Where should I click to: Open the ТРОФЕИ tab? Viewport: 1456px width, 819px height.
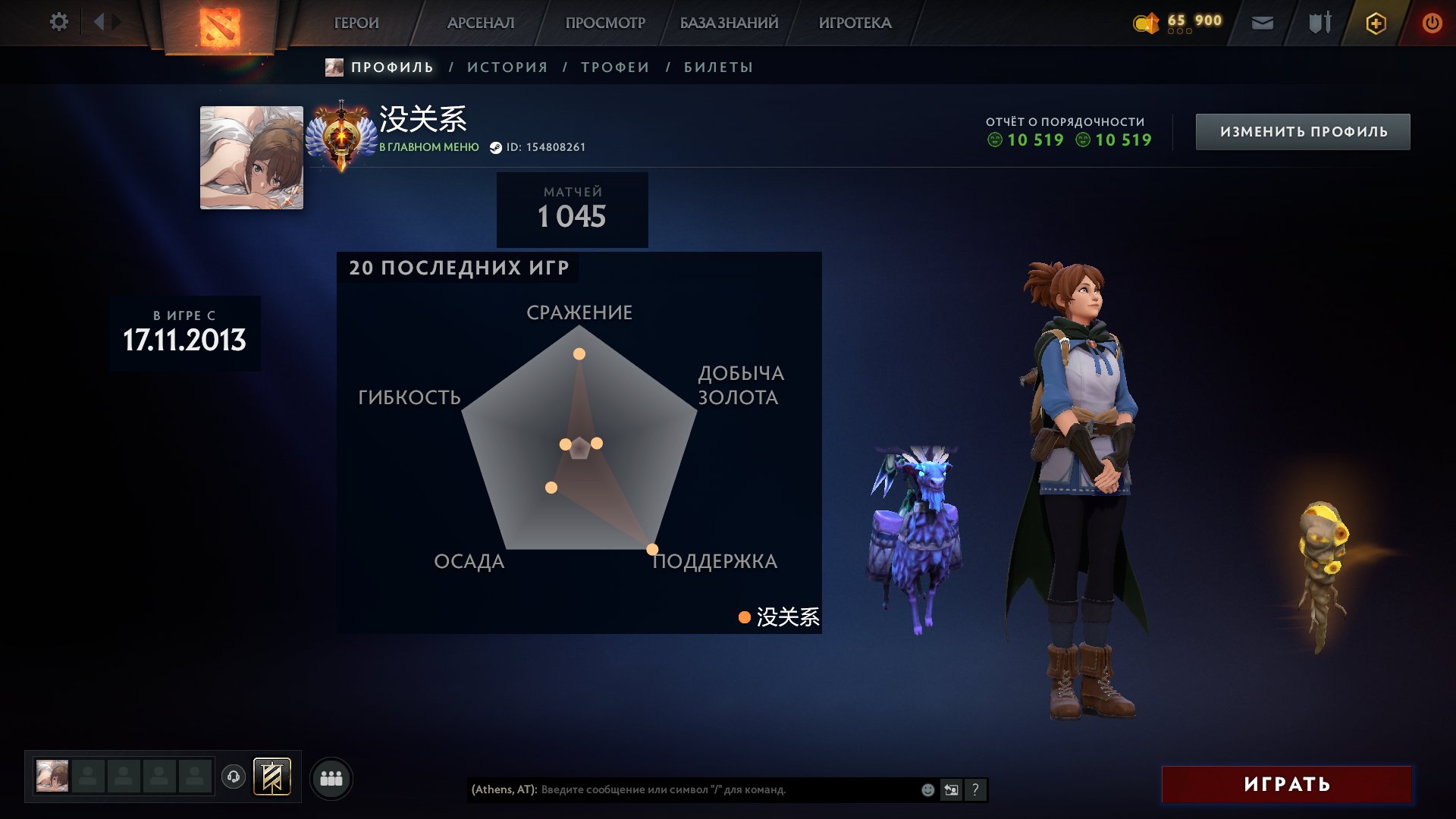pyautogui.click(x=614, y=67)
